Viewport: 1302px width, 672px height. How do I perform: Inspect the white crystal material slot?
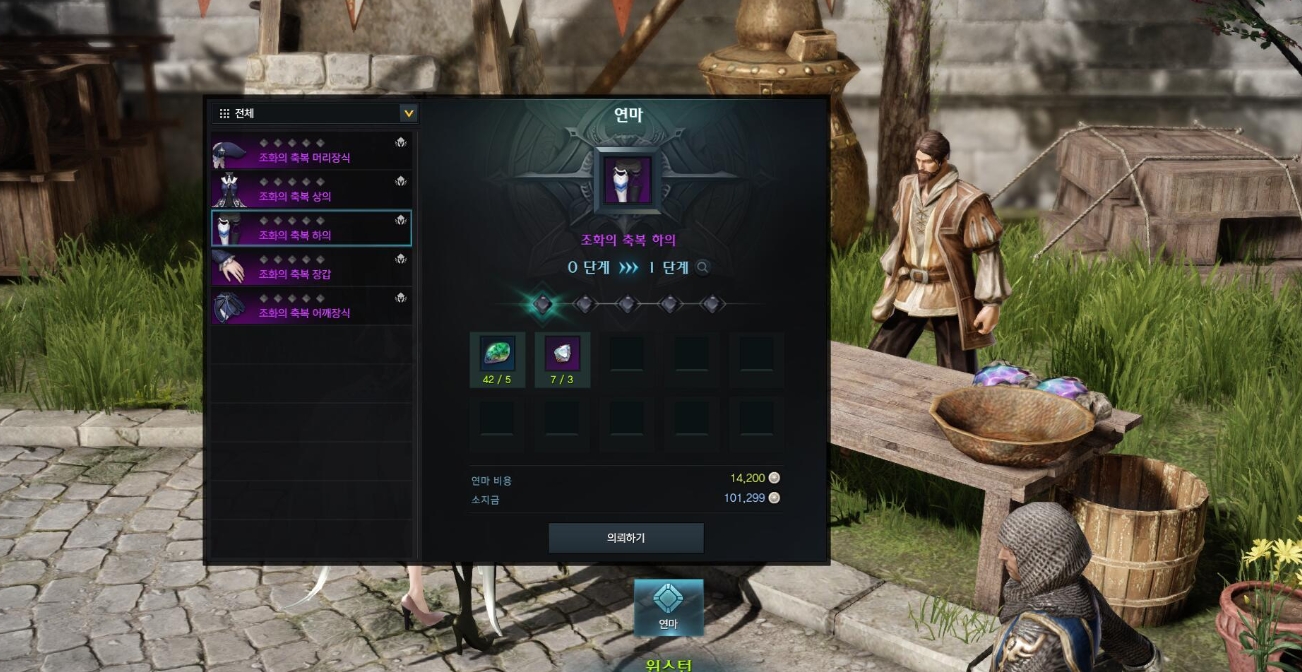[x=562, y=354]
